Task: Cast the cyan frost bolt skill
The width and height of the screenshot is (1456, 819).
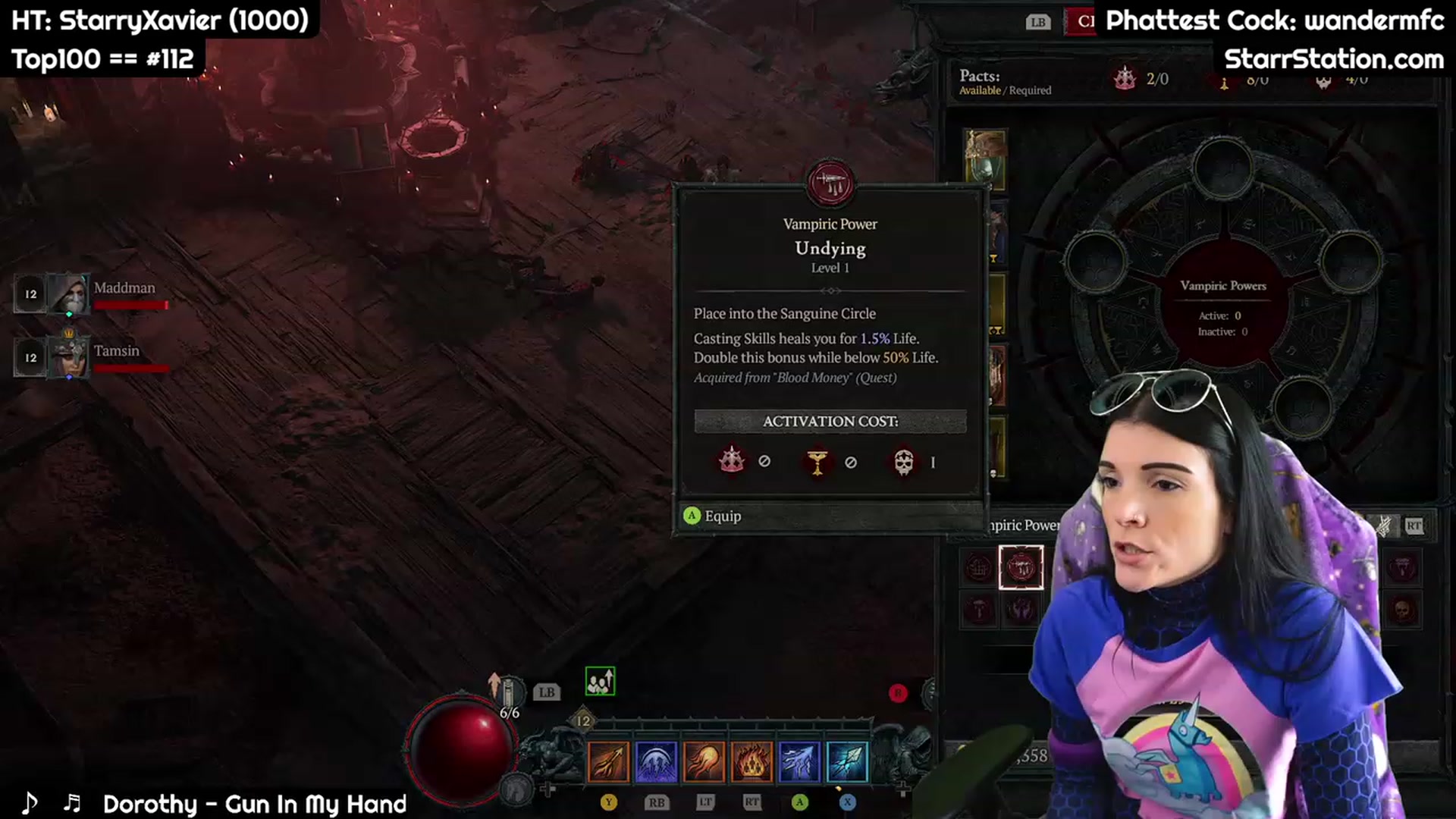Action: point(847,761)
